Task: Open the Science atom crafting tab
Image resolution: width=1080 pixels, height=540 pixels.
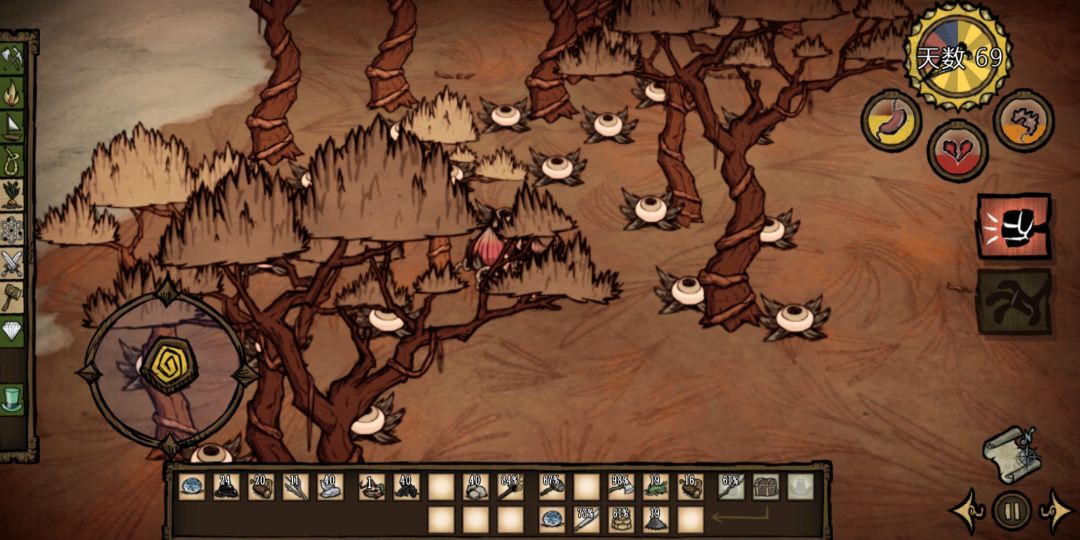Action: click(x=13, y=228)
